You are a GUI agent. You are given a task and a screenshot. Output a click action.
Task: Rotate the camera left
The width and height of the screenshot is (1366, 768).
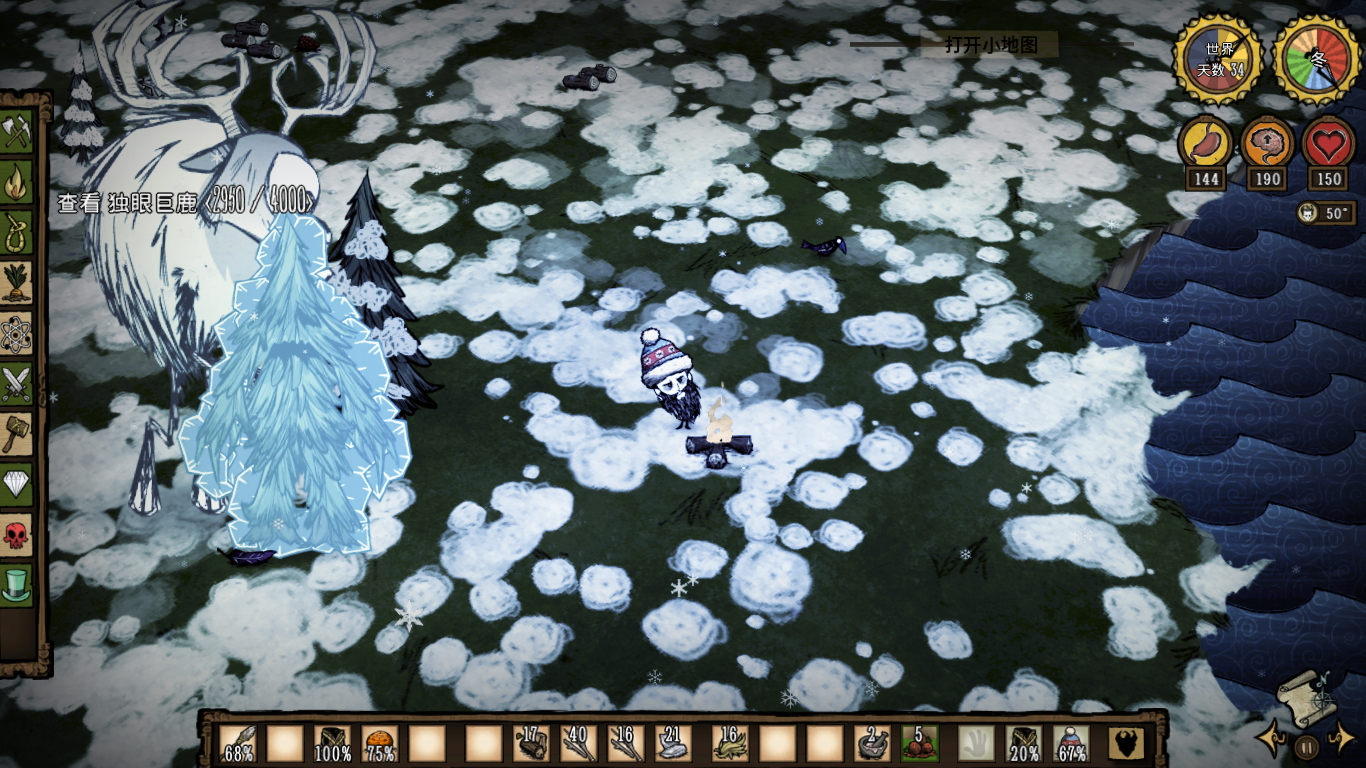(x=1272, y=740)
